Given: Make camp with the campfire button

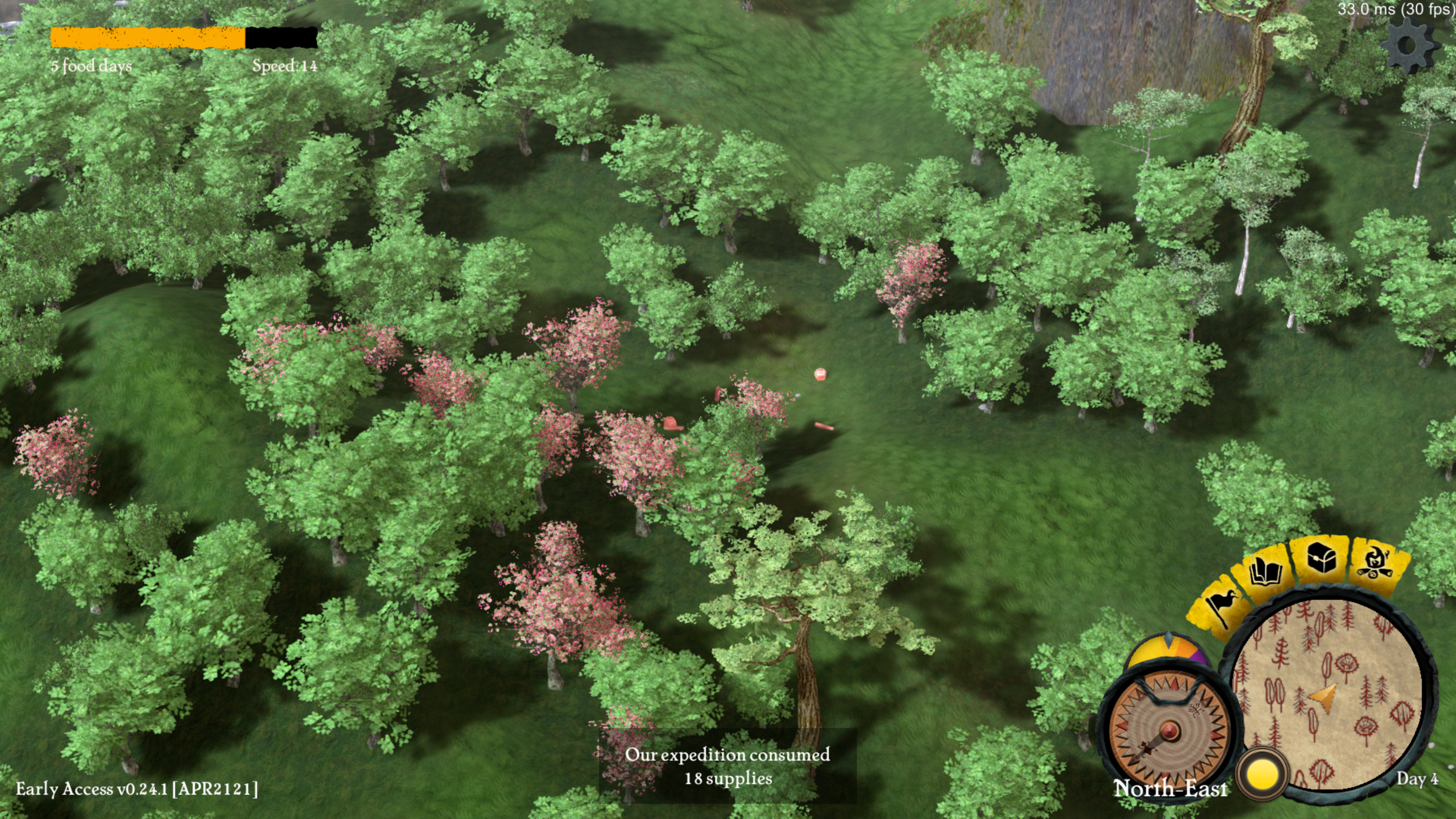Looking at the screenshot, I should tap(1379, 562).
